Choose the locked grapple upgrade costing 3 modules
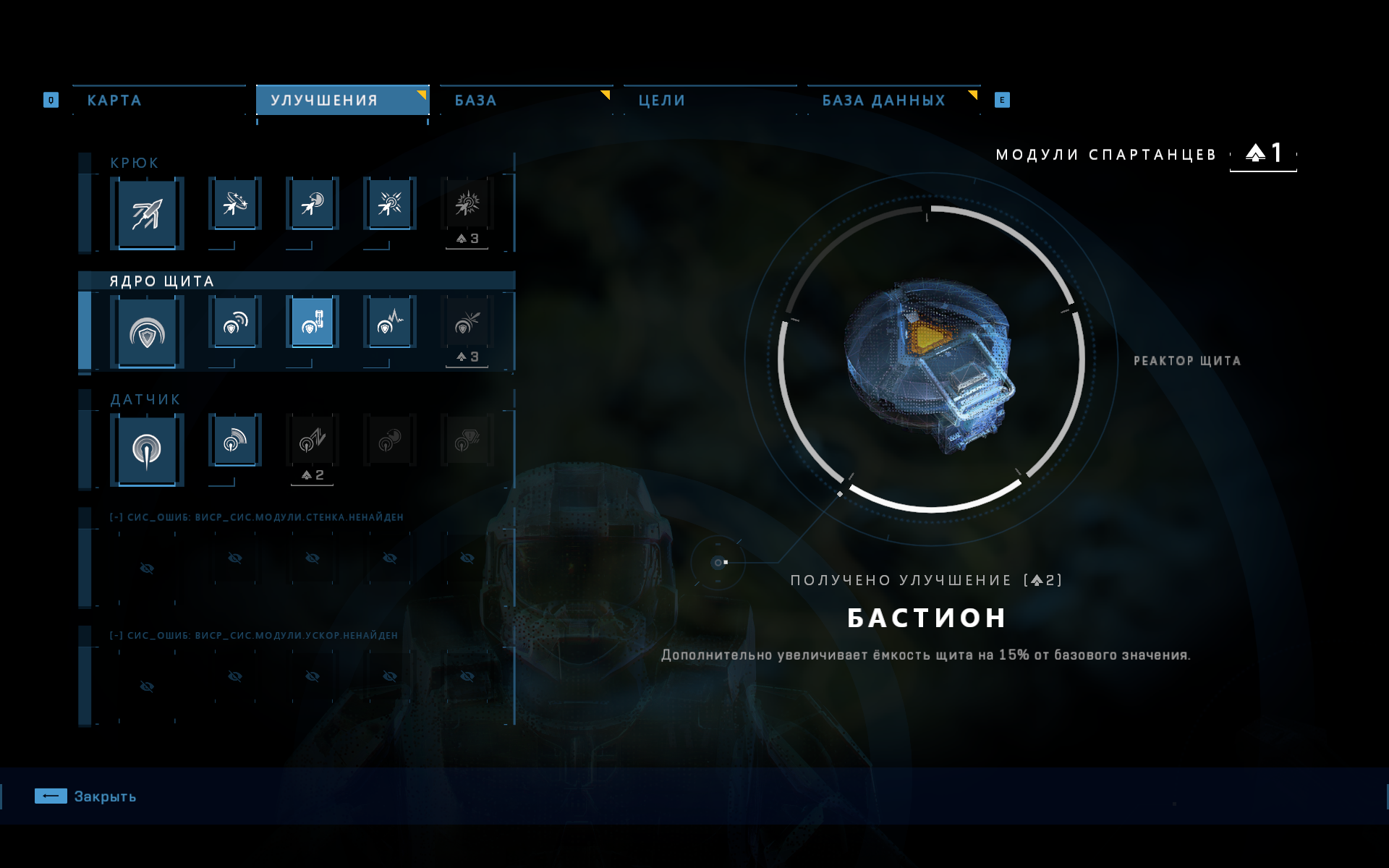This screenshot has width=1389, height=868. tap(467, 205)
